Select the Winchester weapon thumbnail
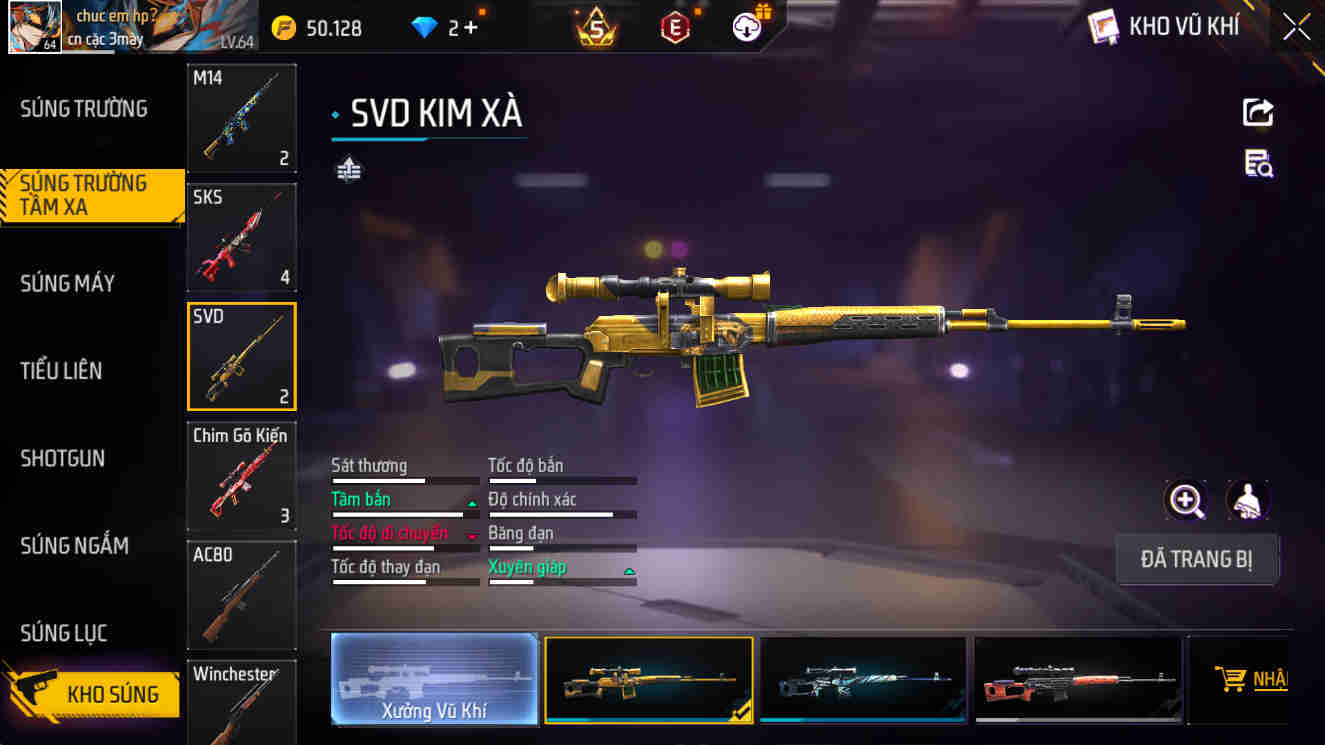 [241, 700]
